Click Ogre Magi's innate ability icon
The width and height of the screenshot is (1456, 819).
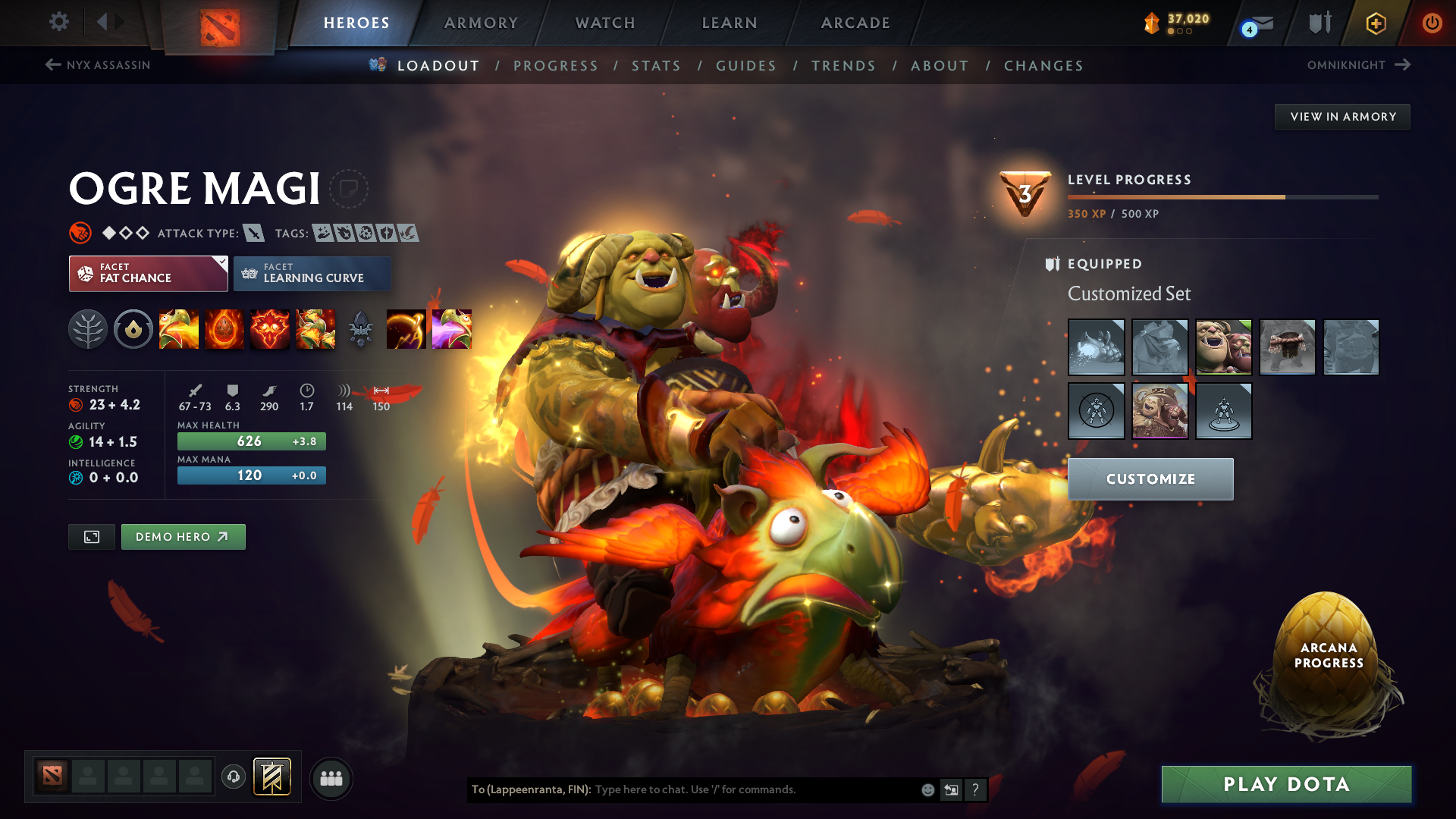(x=133, y=329)
